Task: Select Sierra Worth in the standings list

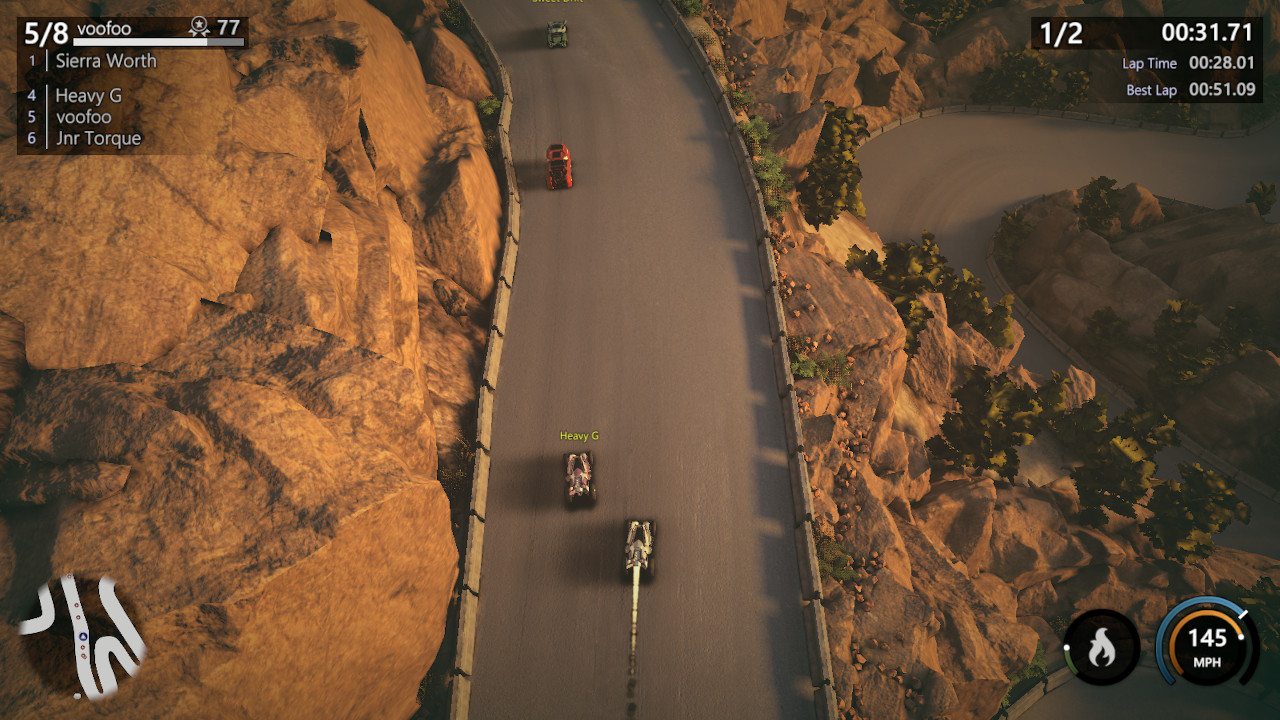Action: (105, 61)
